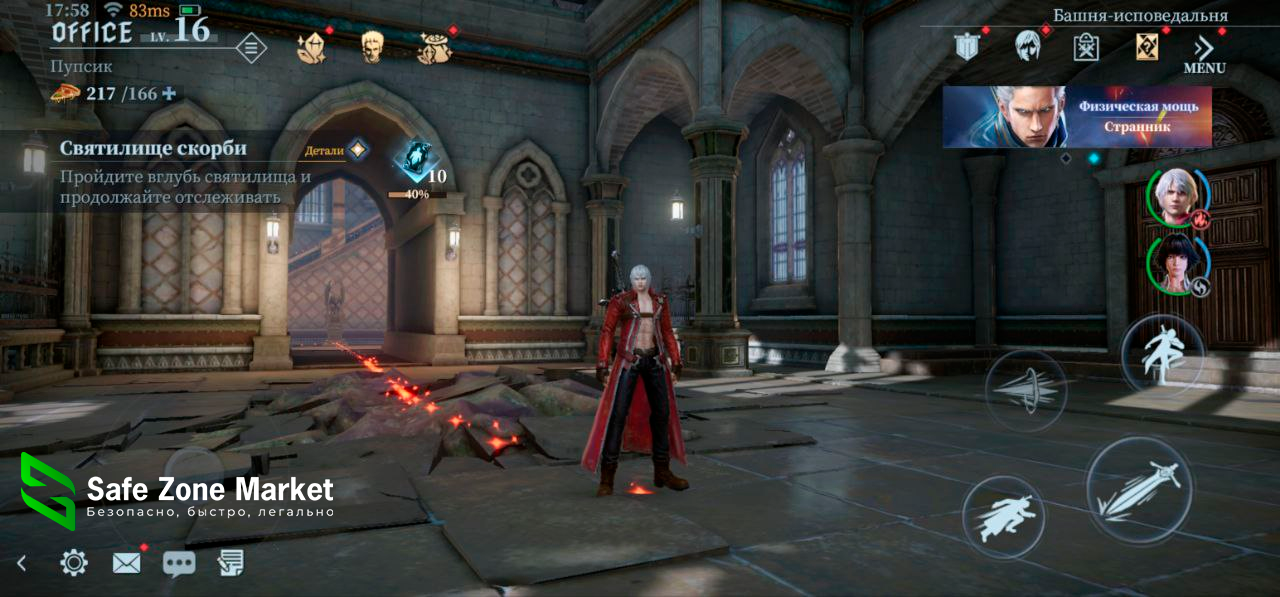Open the Физическая мощь Странник banner
Image resolution: width=1280 pixels, height=597 pixels.
tap(1077, 116)
